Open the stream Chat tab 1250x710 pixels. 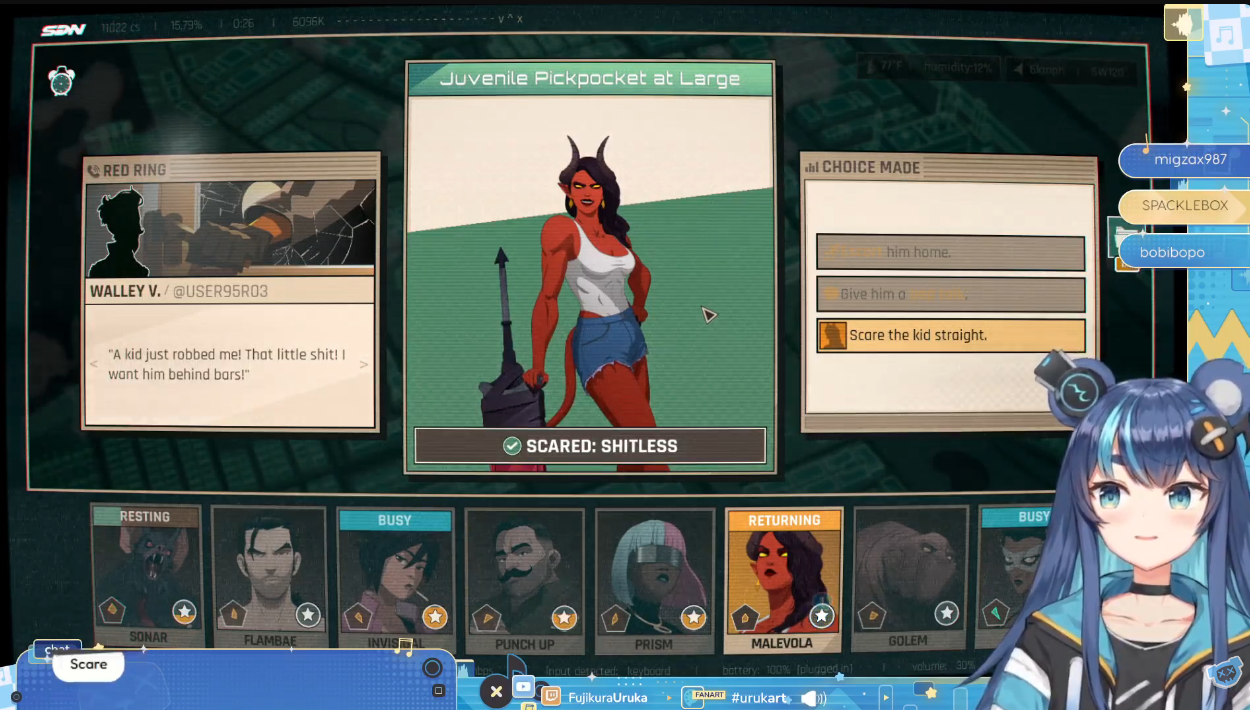pyautogui.click(x=57, y=650)
